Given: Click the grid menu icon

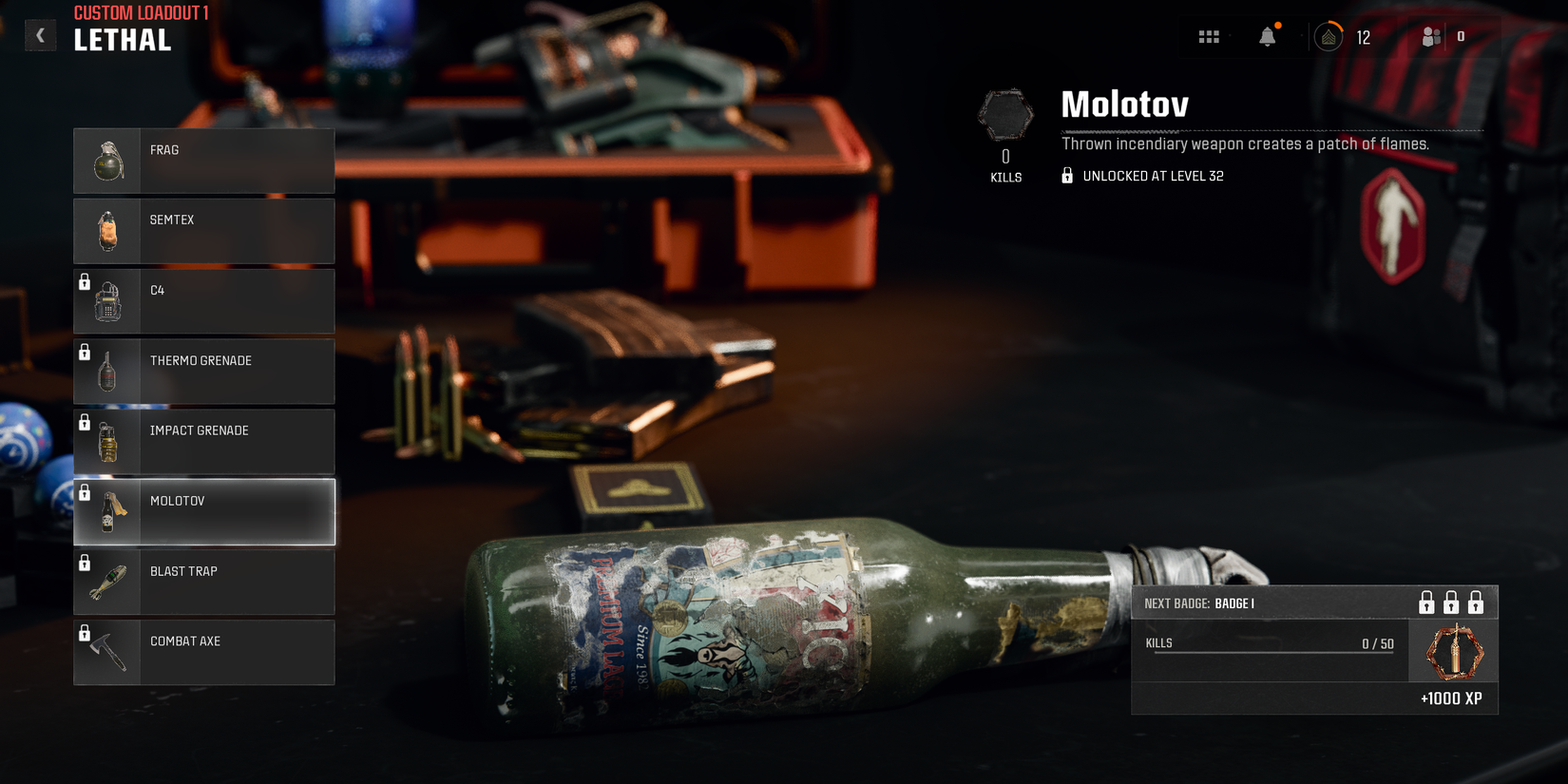Looking at the screenshot, I should tap(1209, 36).
